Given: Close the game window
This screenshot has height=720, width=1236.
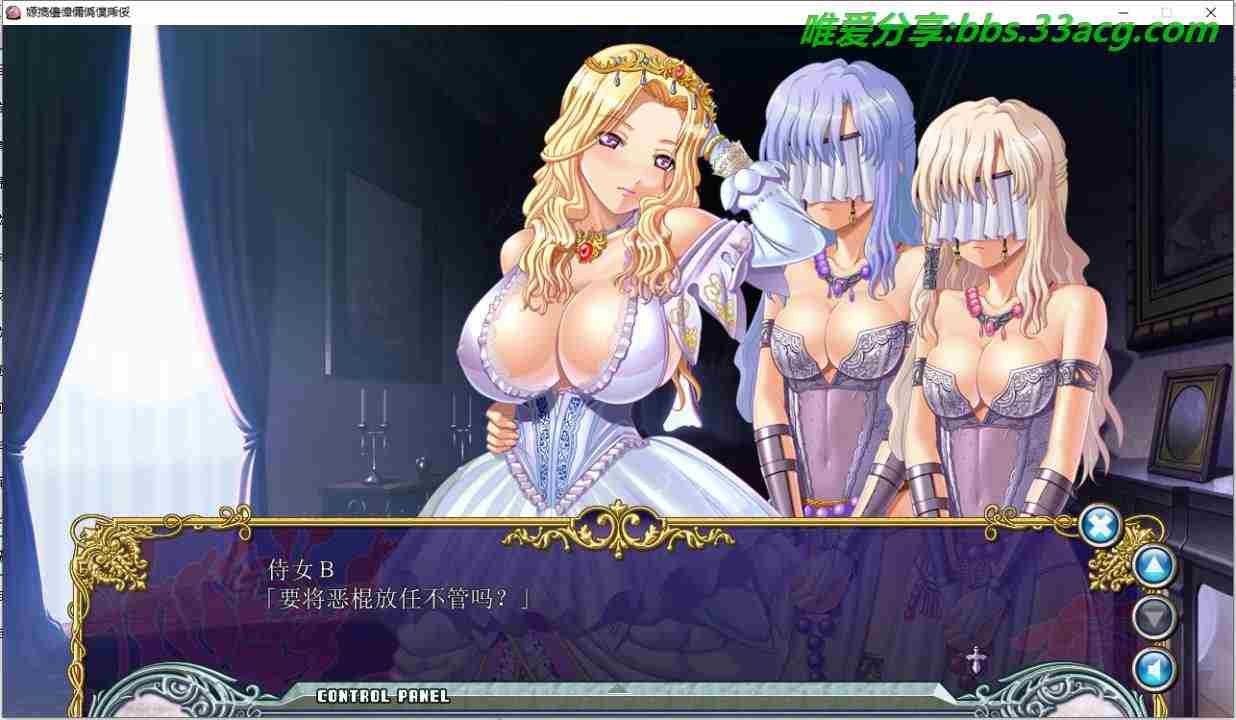Looking at the screenshot, I should coord(1211,12).
